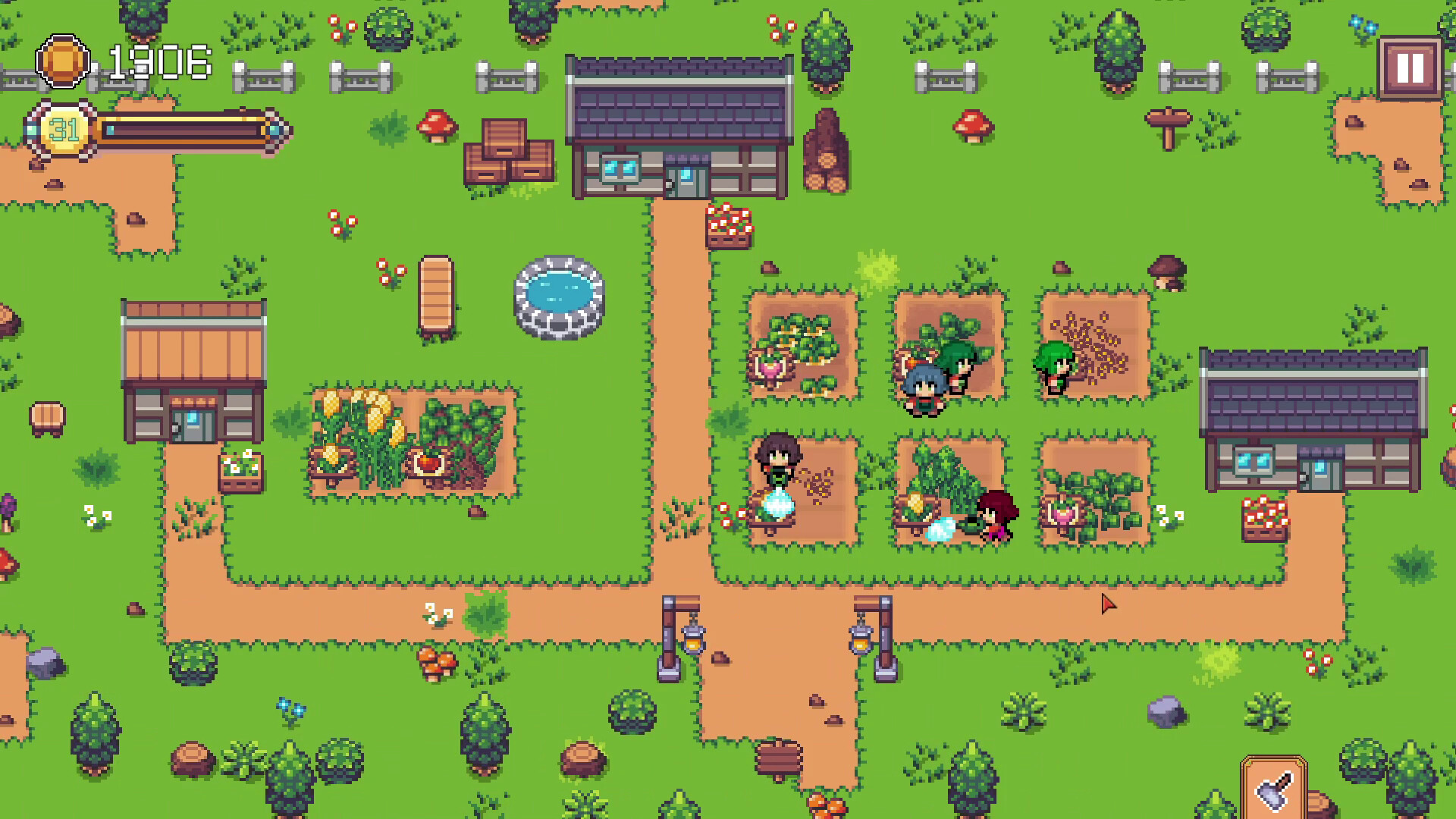Image resolution: width=1456 pixels, height=819 pixels.
Task: Click the wooden signpost near top-right path
Action: coord(1168,129)
